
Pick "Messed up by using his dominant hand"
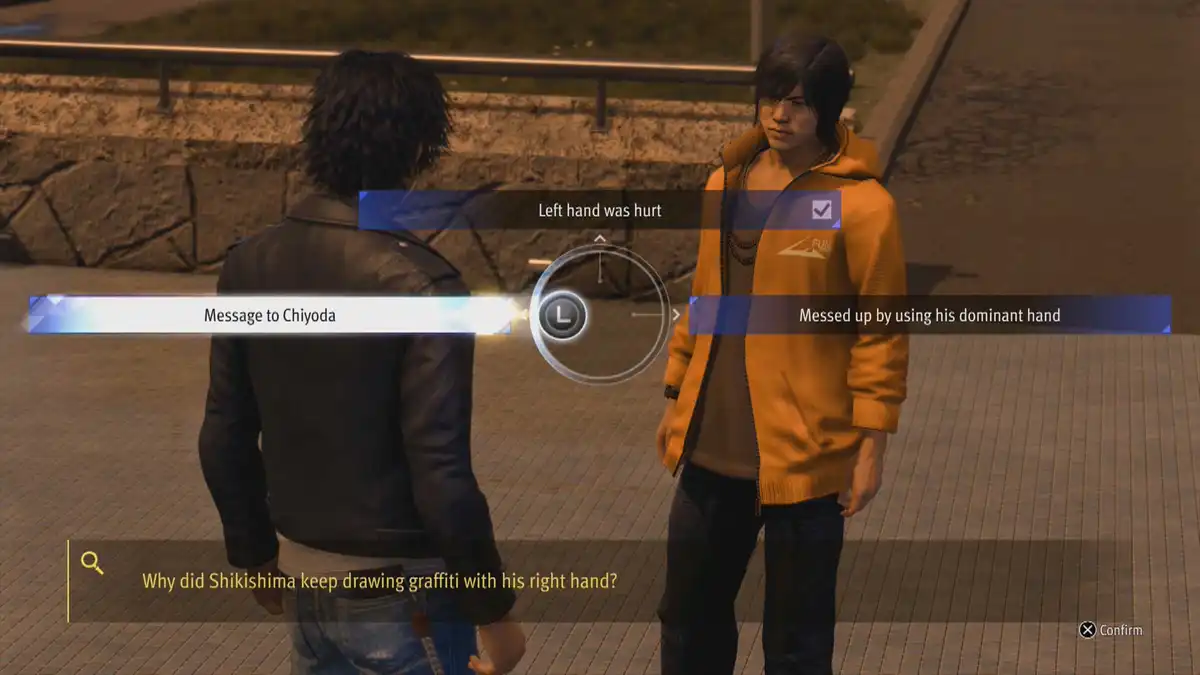click(929, 315)
